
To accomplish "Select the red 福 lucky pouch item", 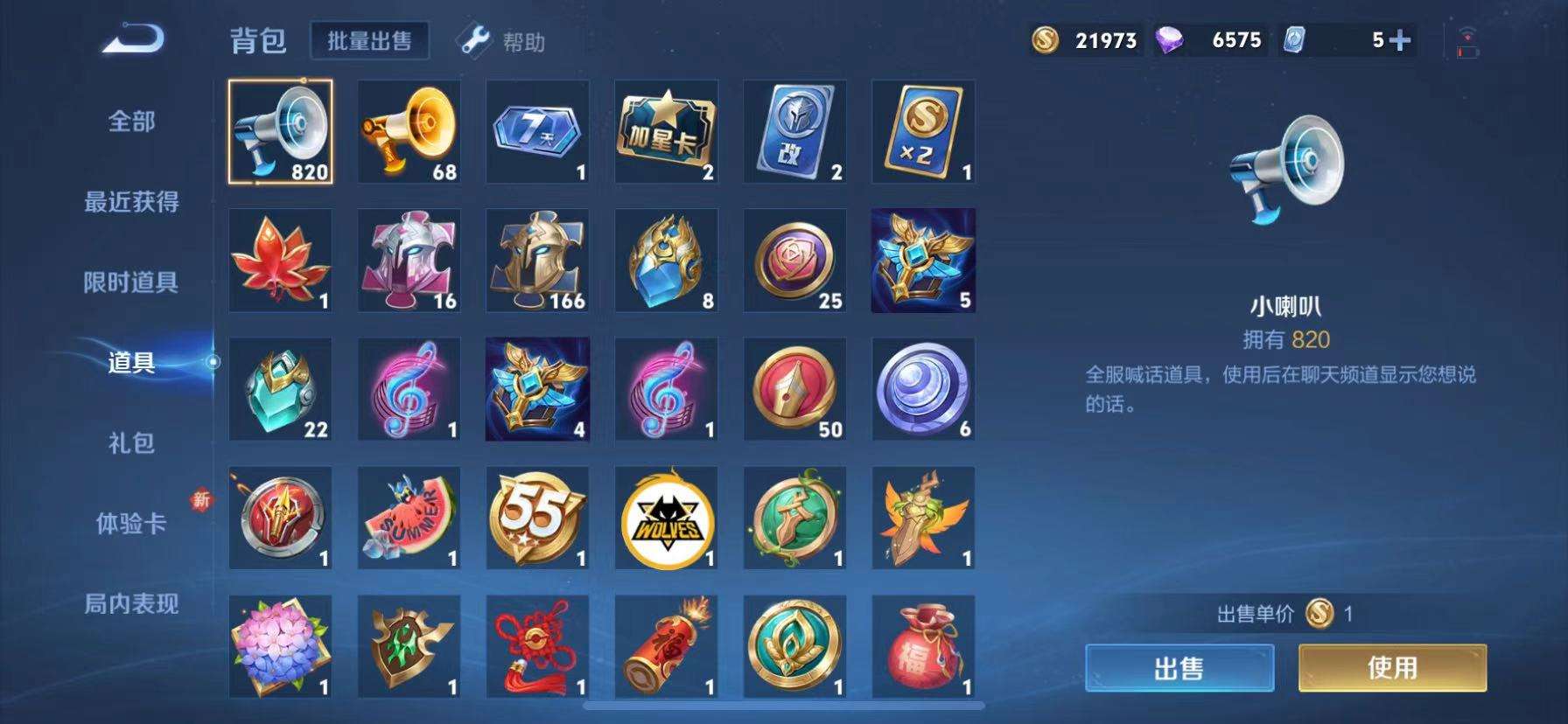I will click(x=923, y=645).
